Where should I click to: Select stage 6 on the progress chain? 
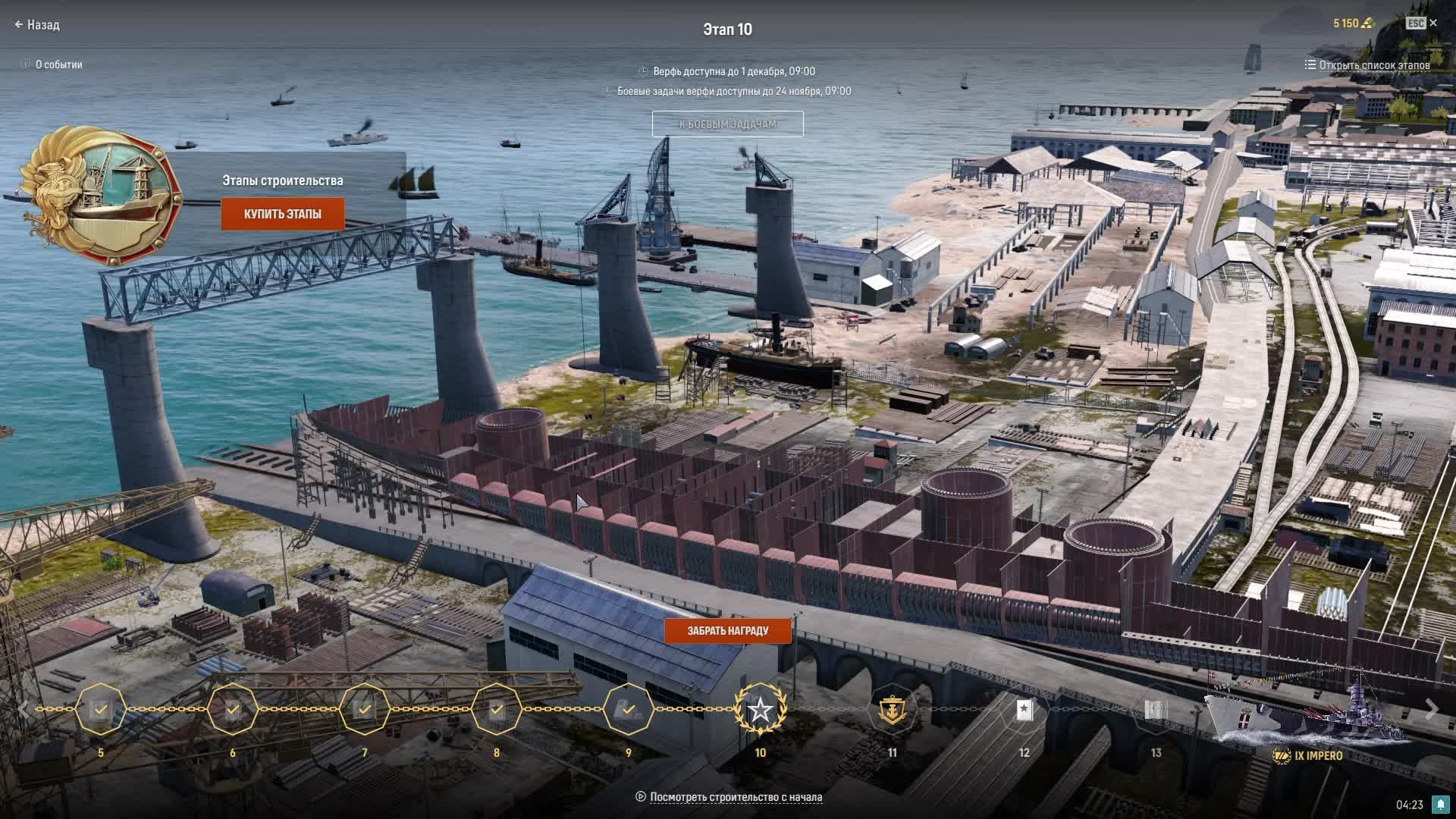pyautogui.click(x=233, y=710)
